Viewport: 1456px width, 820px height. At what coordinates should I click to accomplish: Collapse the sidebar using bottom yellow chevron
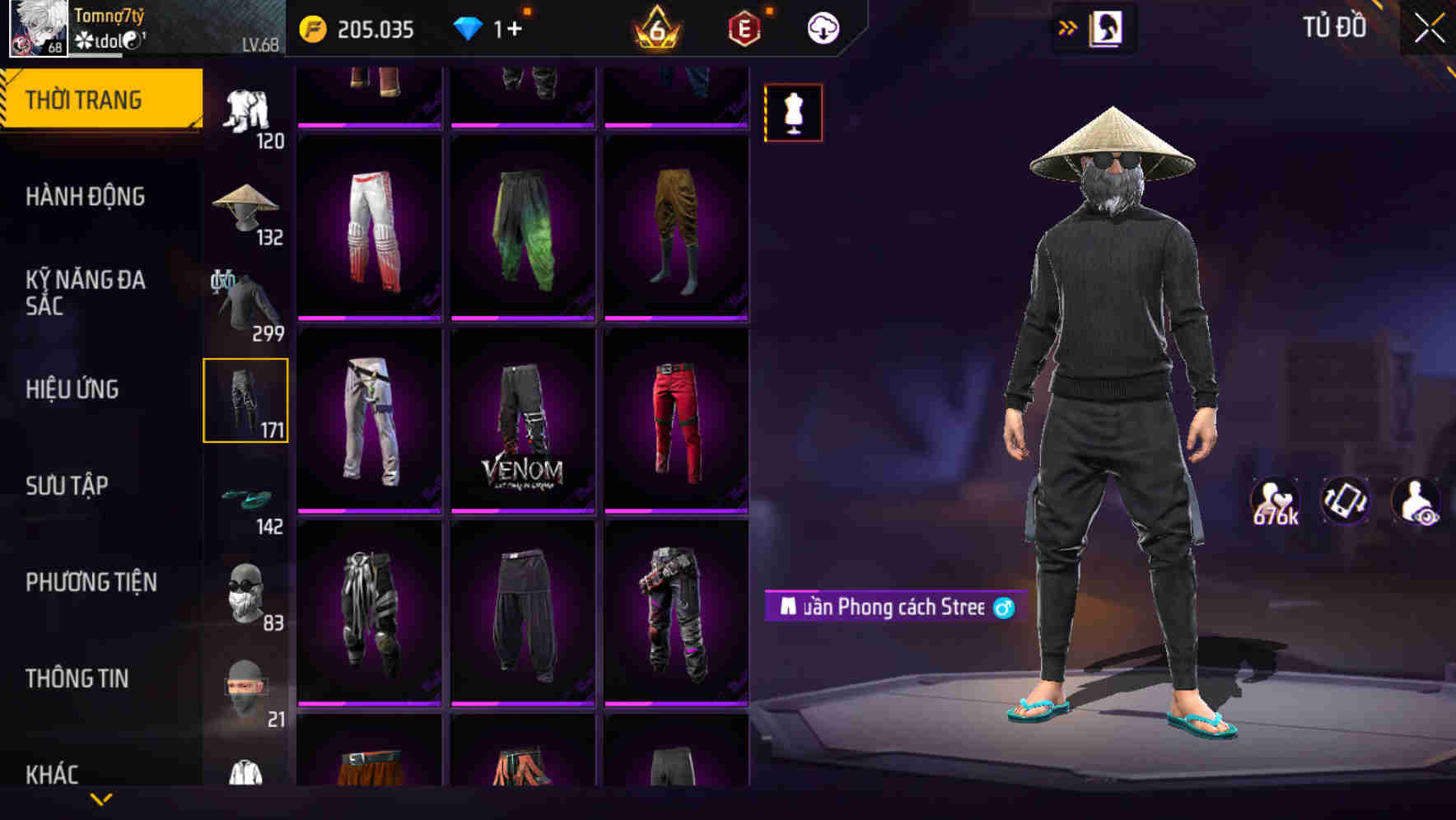101,797
